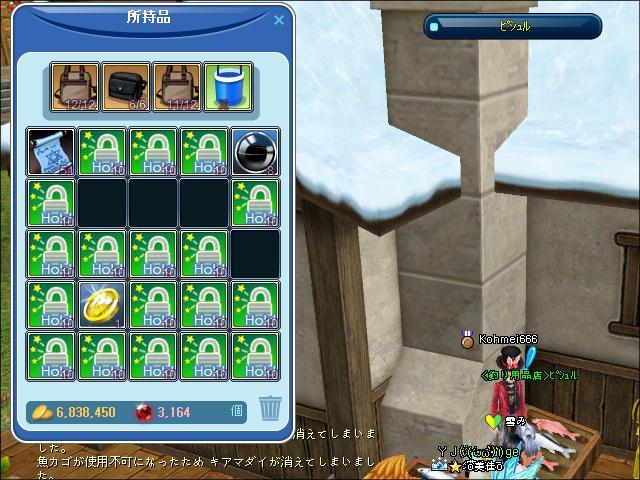Choose the gold coin item slot

[x=103, y=305]
